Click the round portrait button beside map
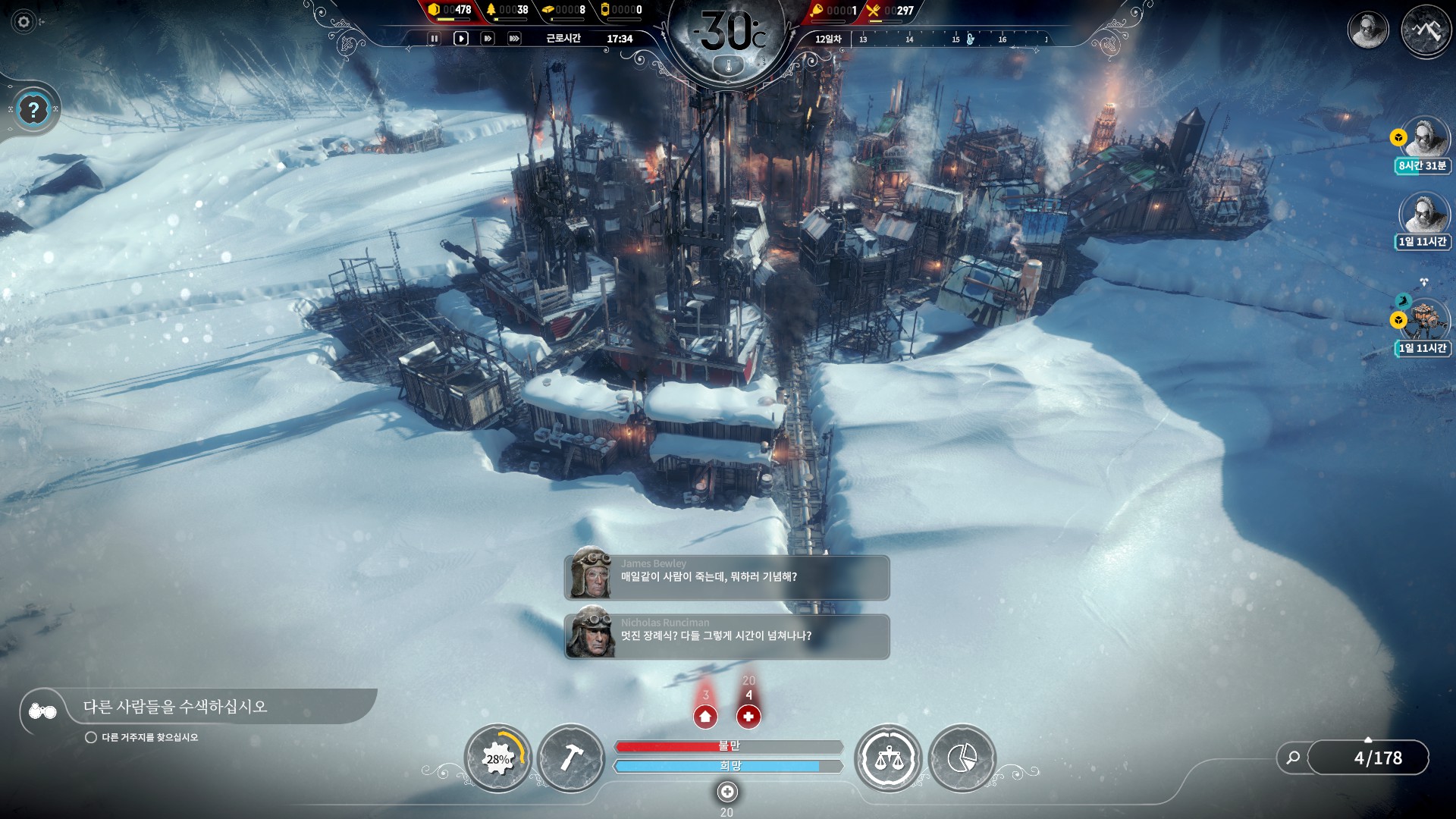 (x=1367, y=30)
